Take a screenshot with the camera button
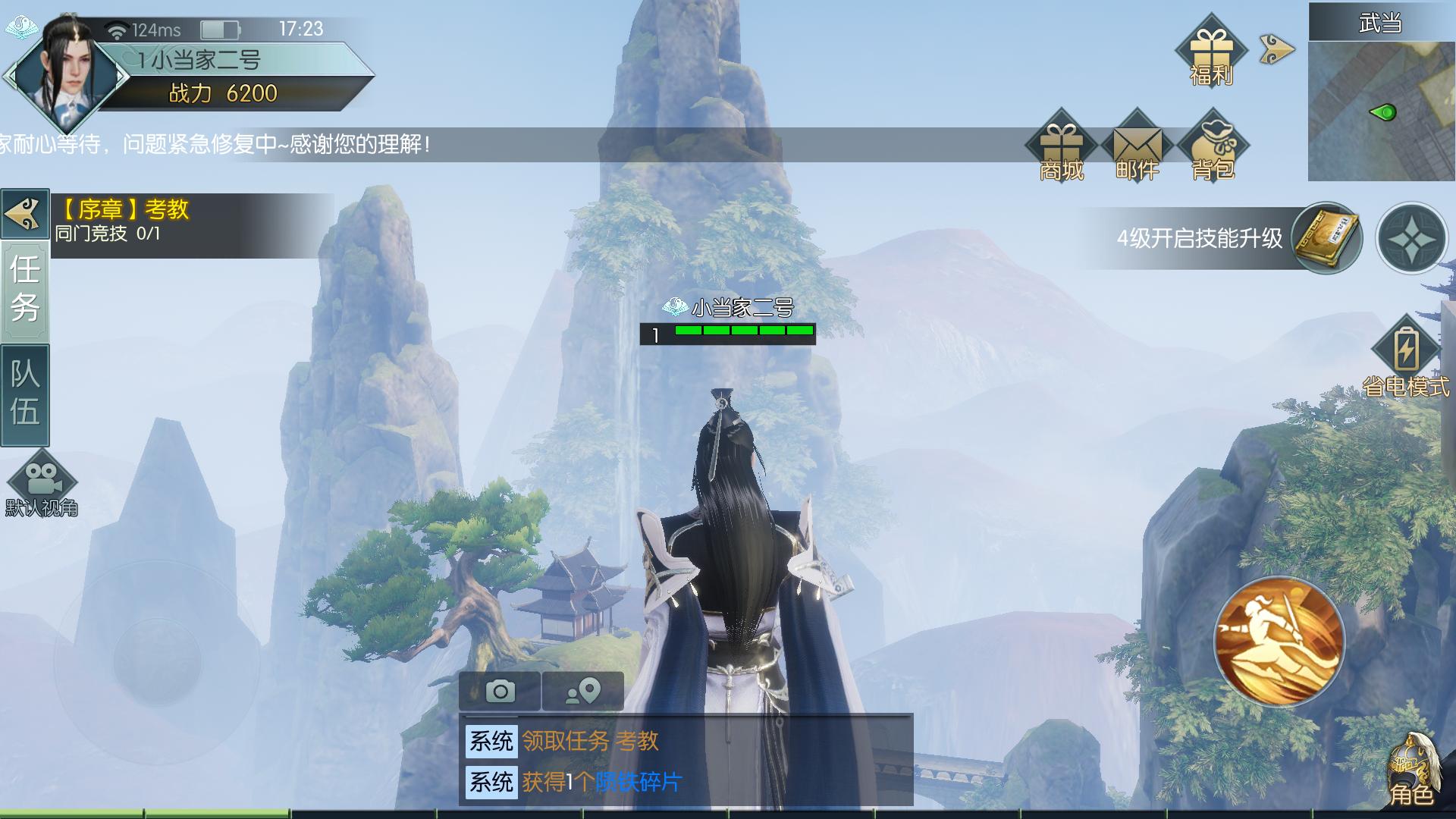This screenshot has width=1456, height=819. coord(500,691)
